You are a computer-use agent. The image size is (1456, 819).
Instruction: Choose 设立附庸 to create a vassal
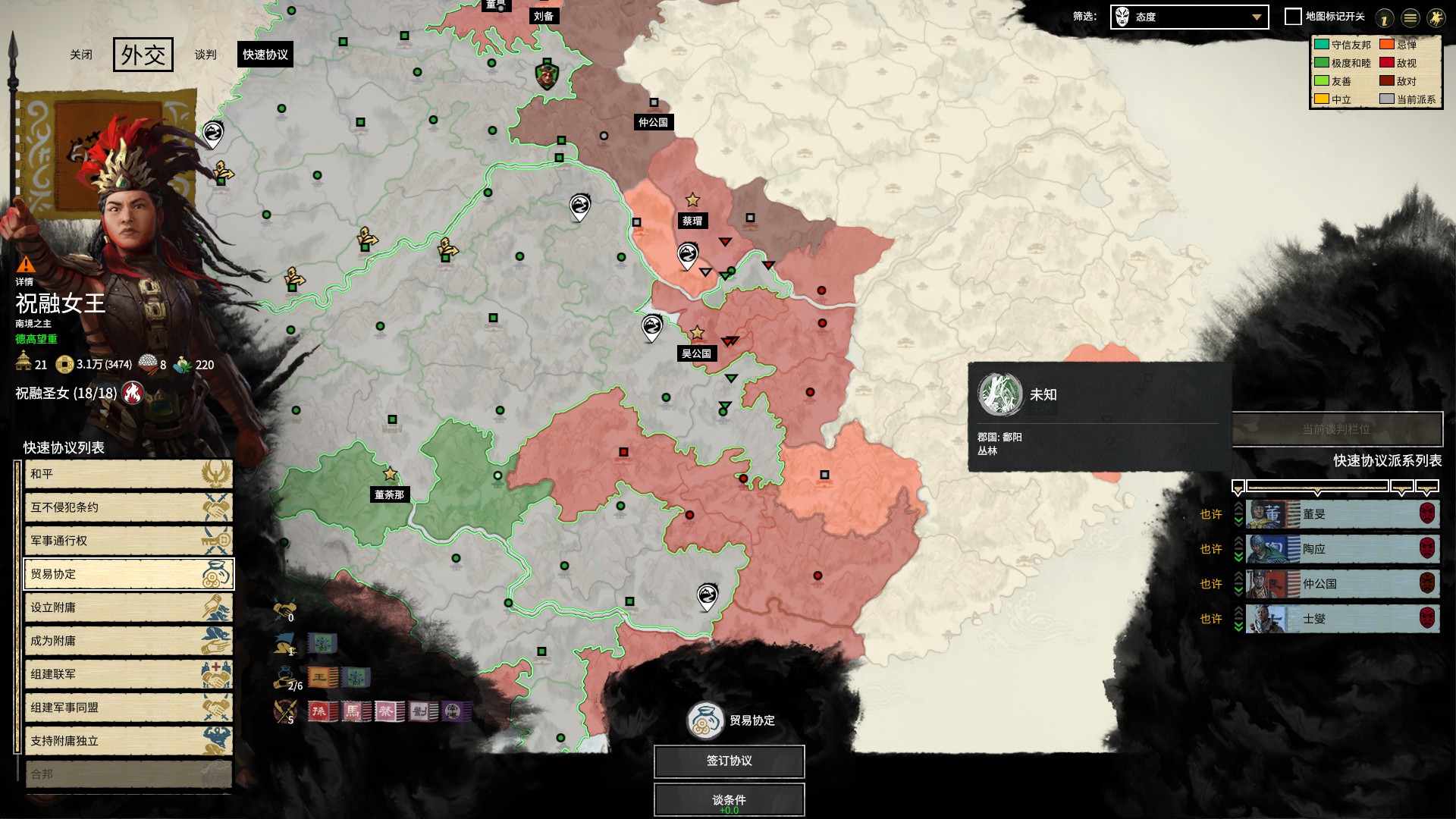tap(128, 607)
